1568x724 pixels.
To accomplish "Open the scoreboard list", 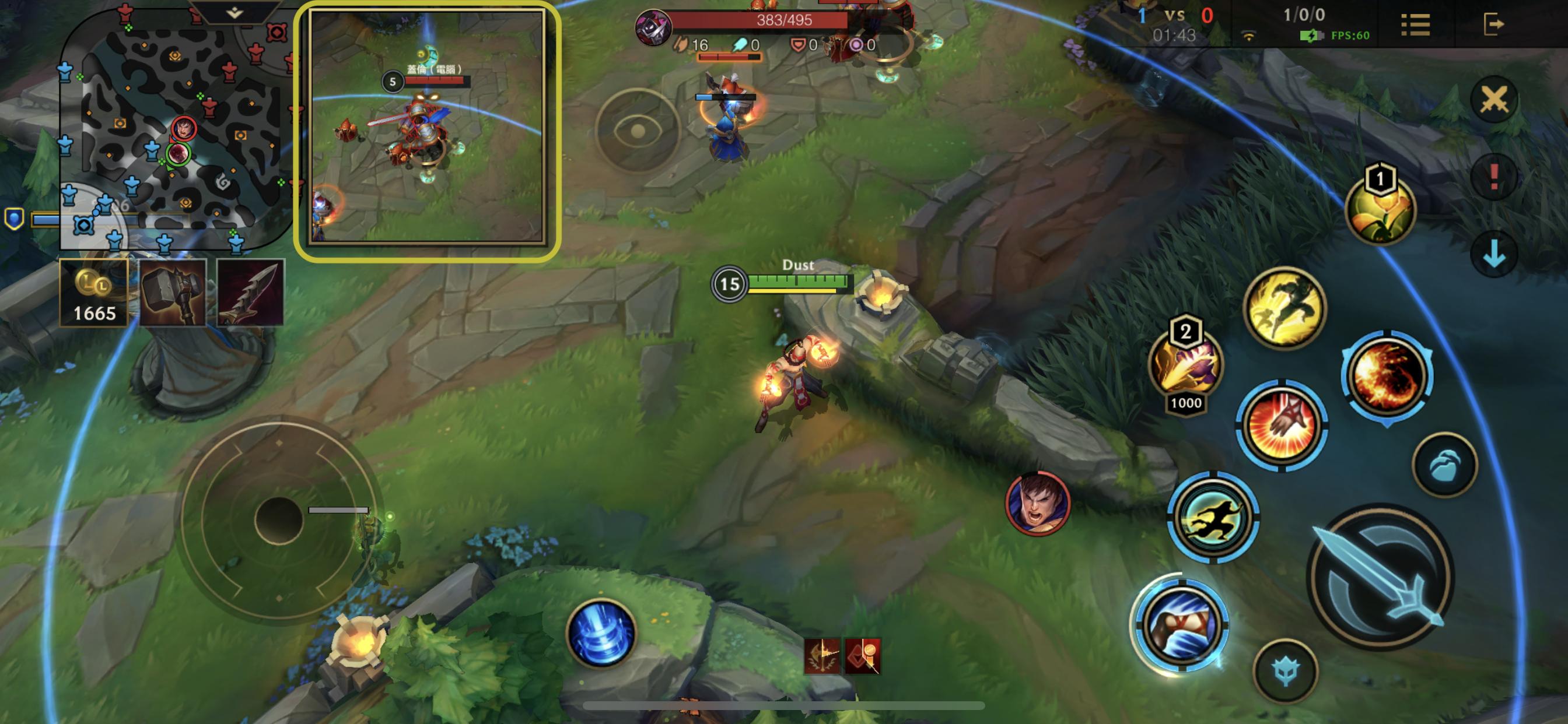I will [x=1415, y=25].
